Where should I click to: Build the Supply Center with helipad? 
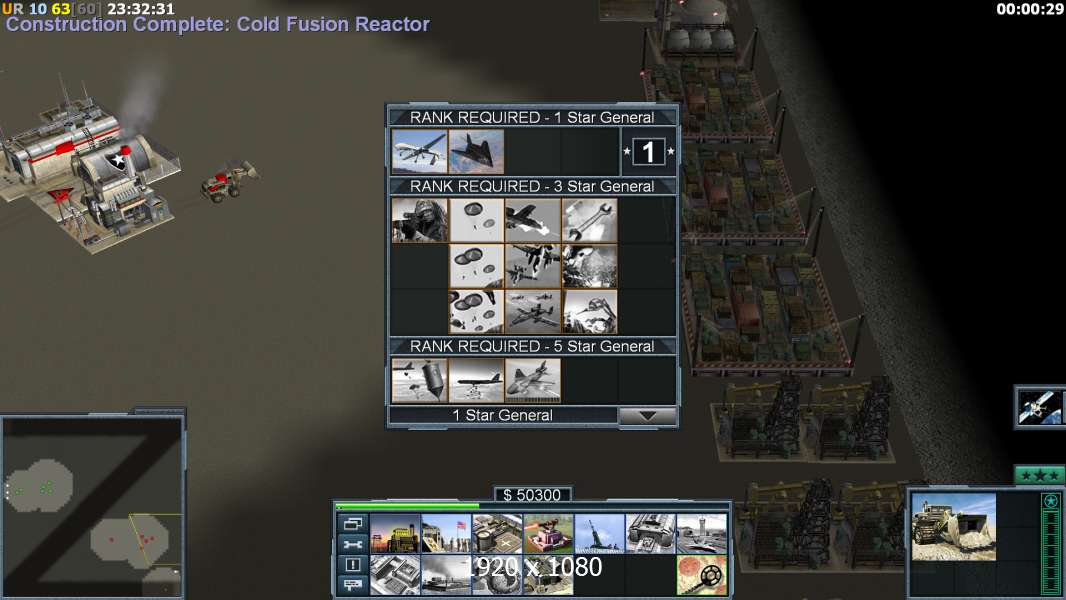point(497,534)
